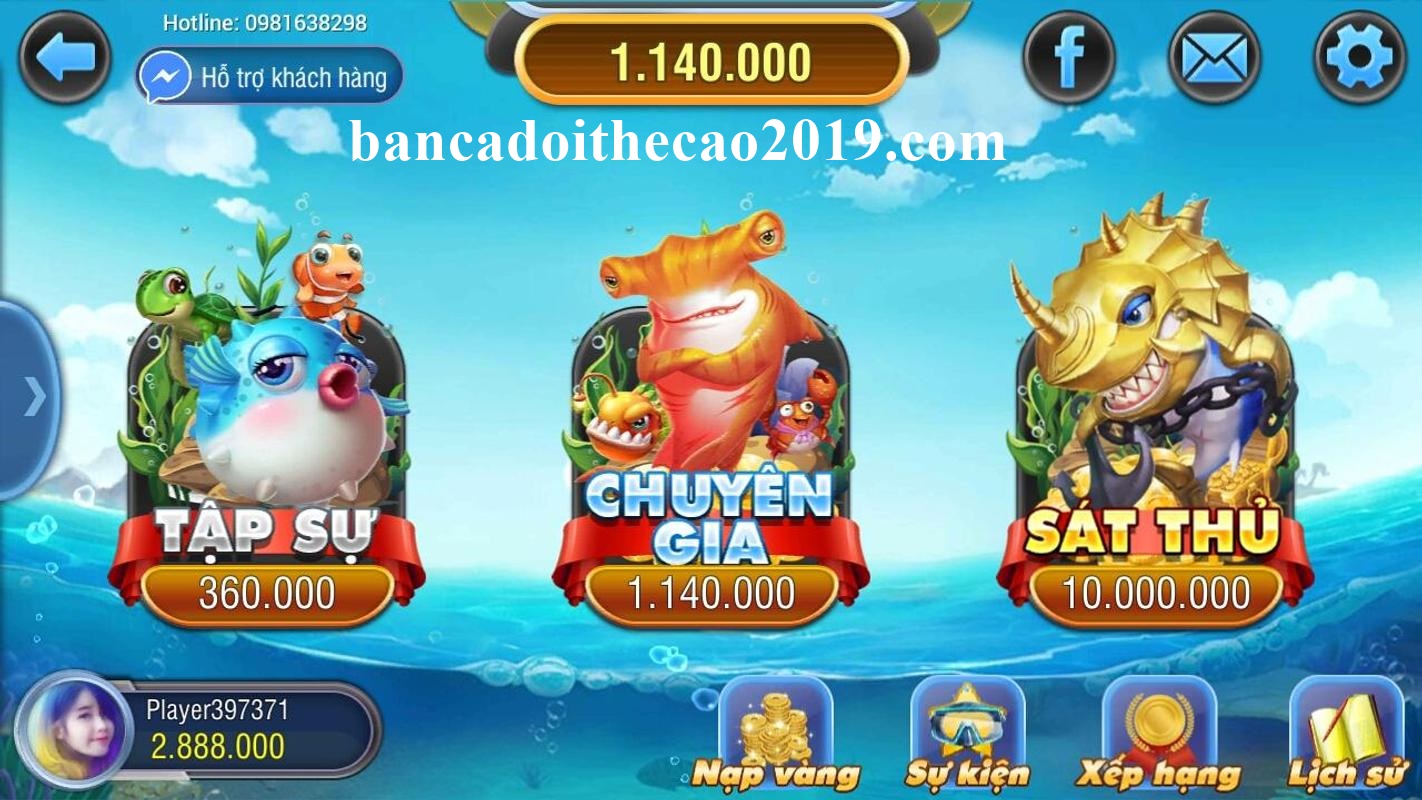
Task: Open the Nạp vàng coin recharge icon
Action: pos(779,733)
